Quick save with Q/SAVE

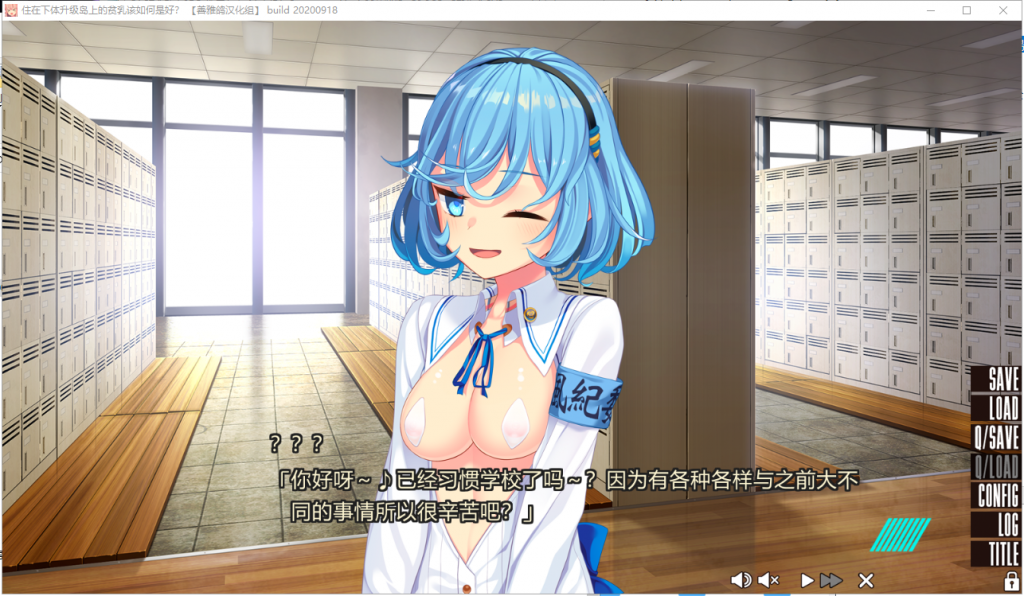(996, 437)
